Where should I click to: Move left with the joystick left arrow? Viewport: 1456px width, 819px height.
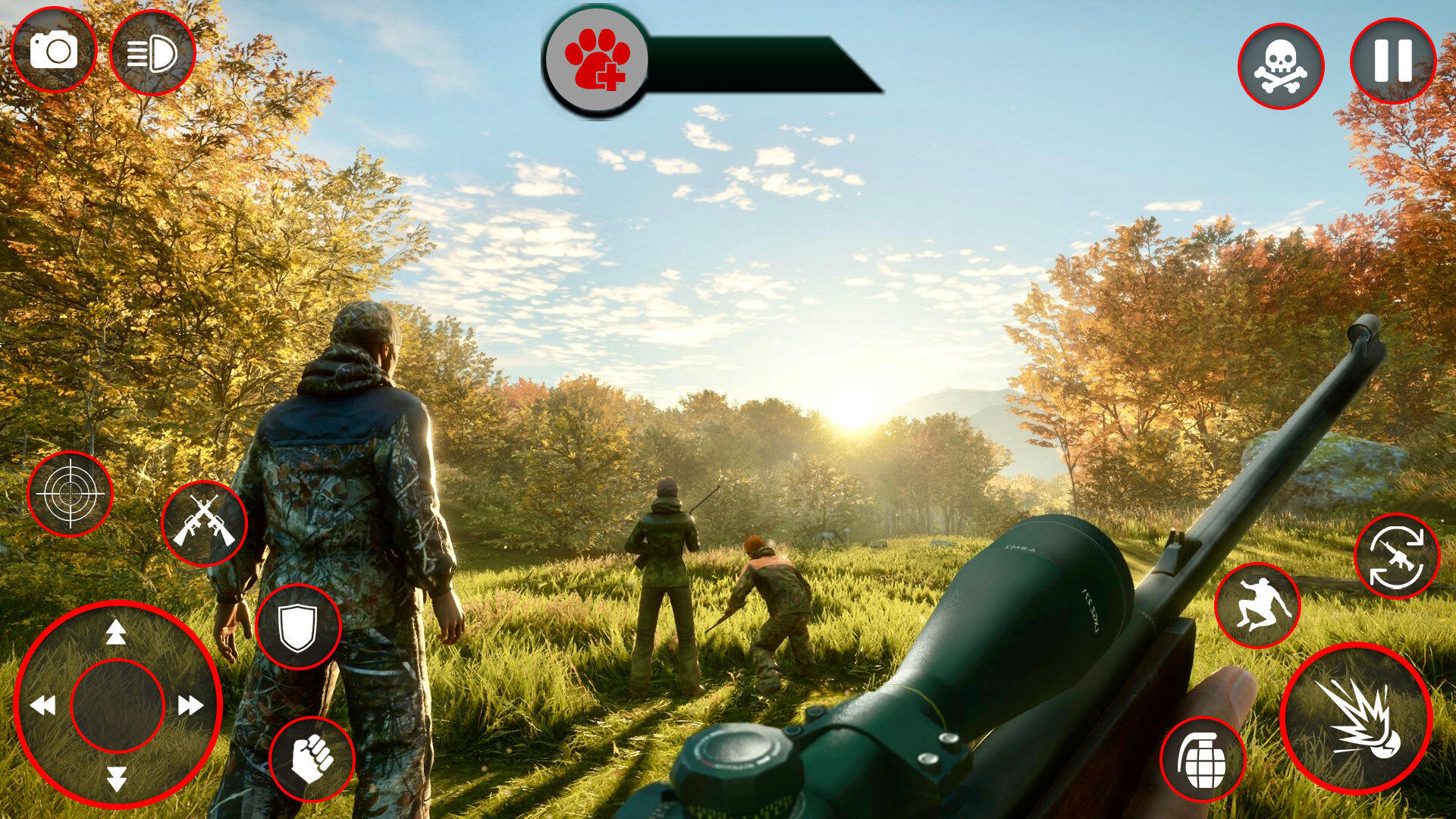coord(43,706)
